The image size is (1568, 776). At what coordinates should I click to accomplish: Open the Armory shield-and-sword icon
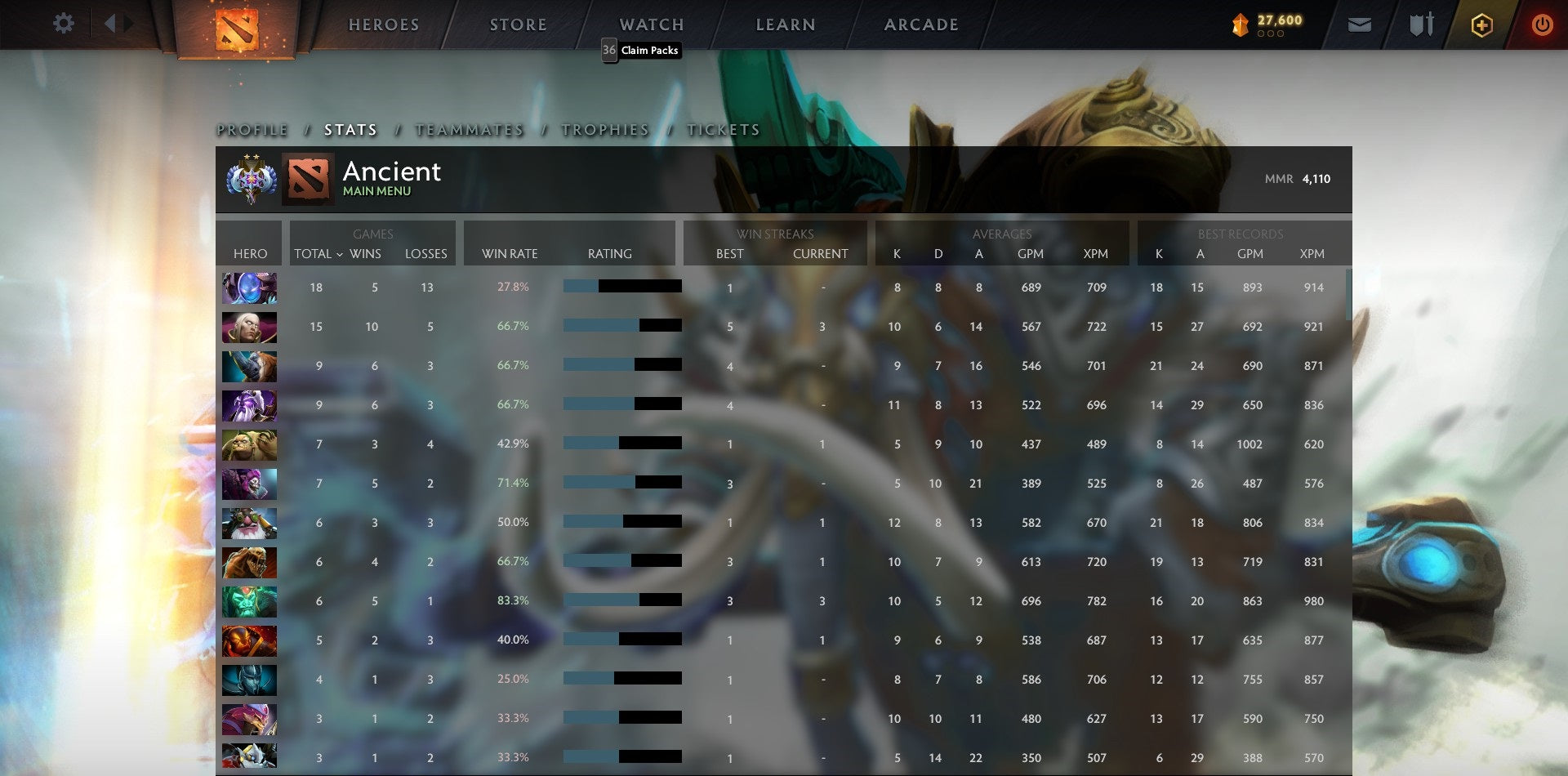coord(1419,25)
